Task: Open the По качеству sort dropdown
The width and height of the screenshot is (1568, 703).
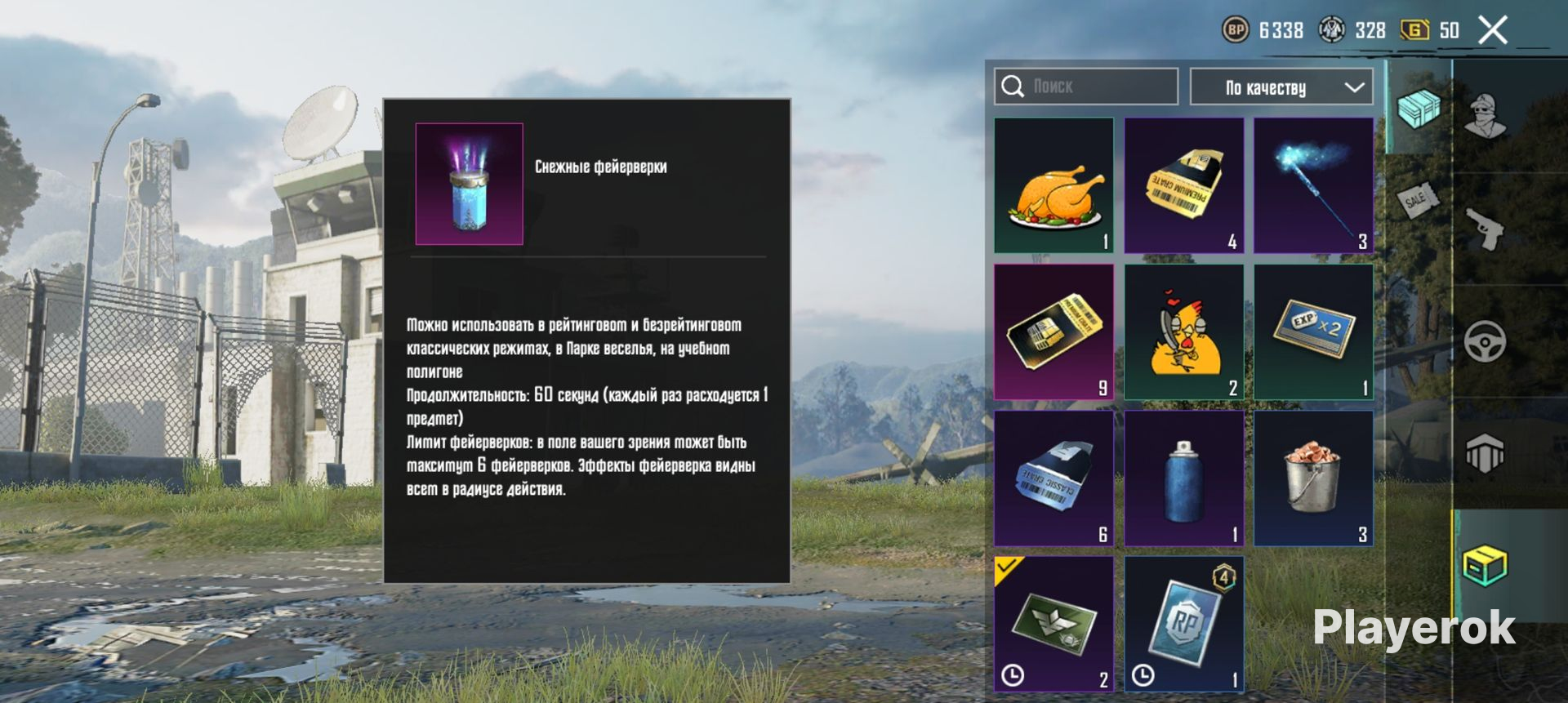Action: click(1281, 87)
